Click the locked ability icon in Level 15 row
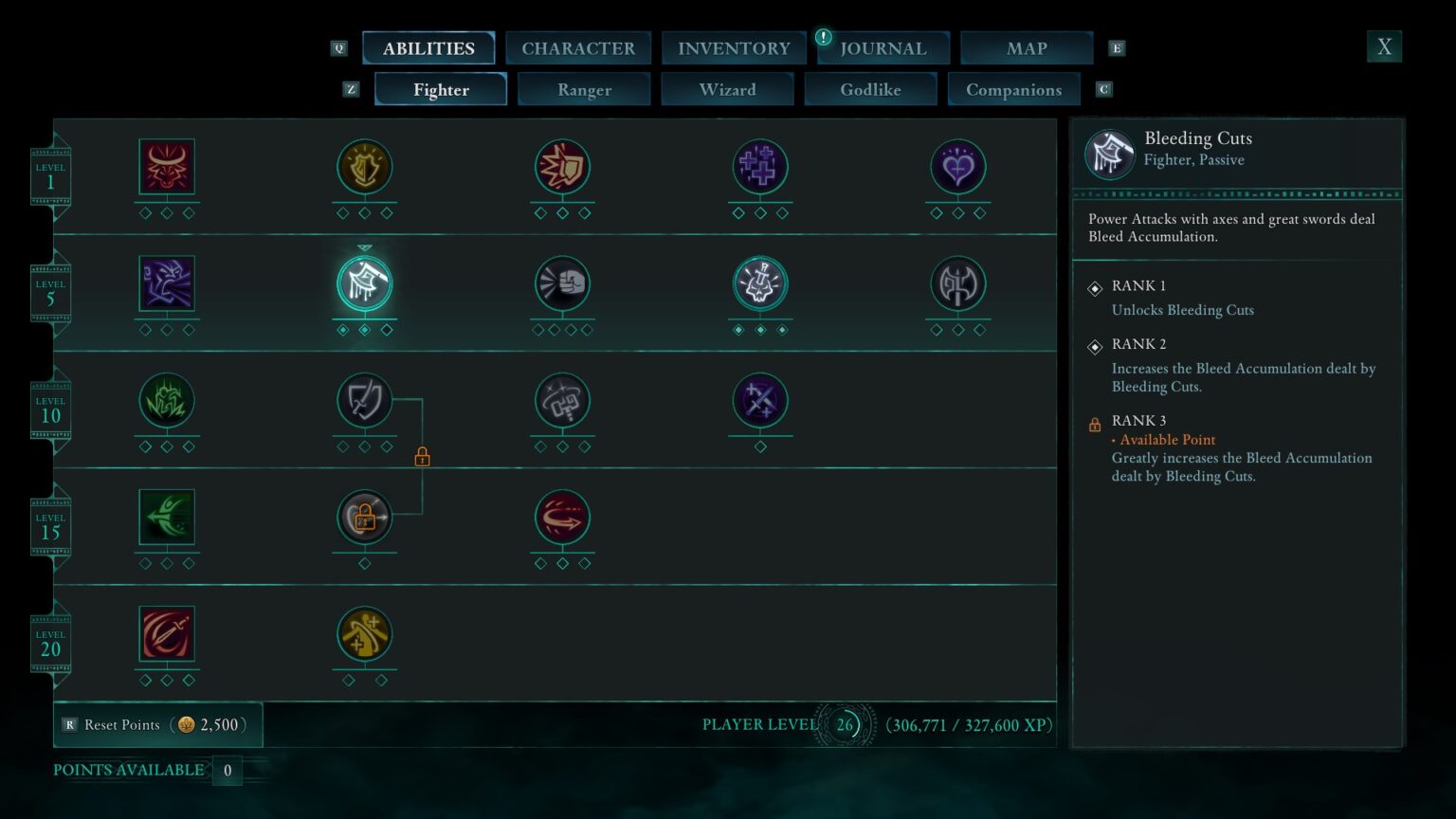This screenshot has width=1456, height=819. [x=365, y=518]
